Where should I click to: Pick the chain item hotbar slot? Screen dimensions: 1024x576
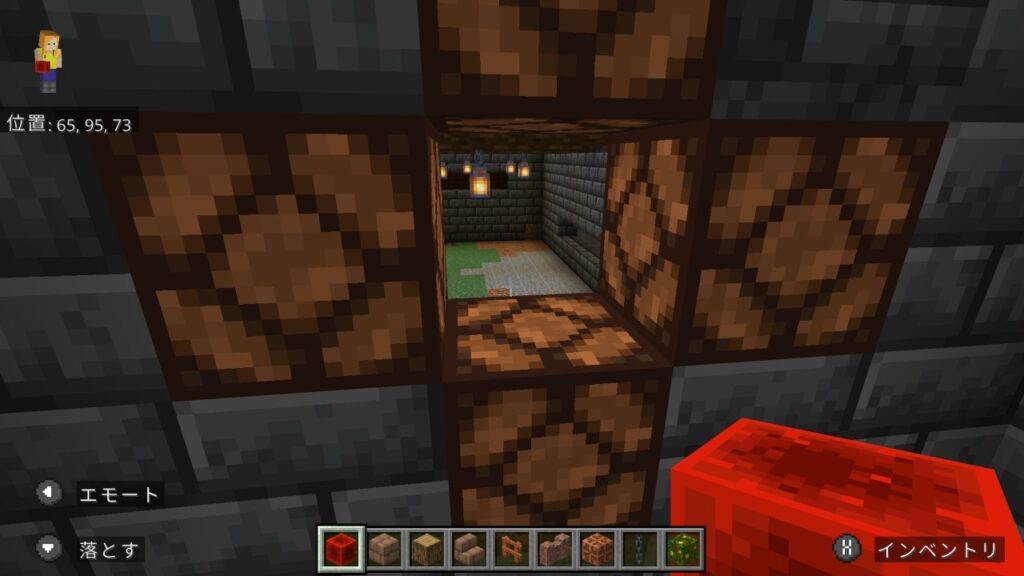[x=640, y=548]
